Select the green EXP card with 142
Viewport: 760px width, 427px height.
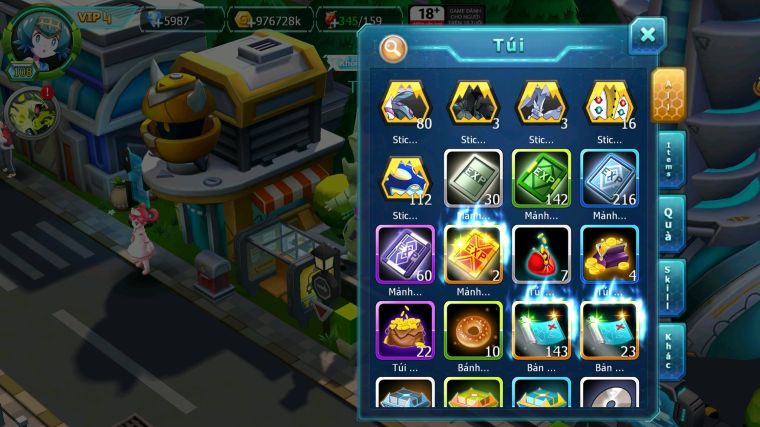(x=541, y=178)
